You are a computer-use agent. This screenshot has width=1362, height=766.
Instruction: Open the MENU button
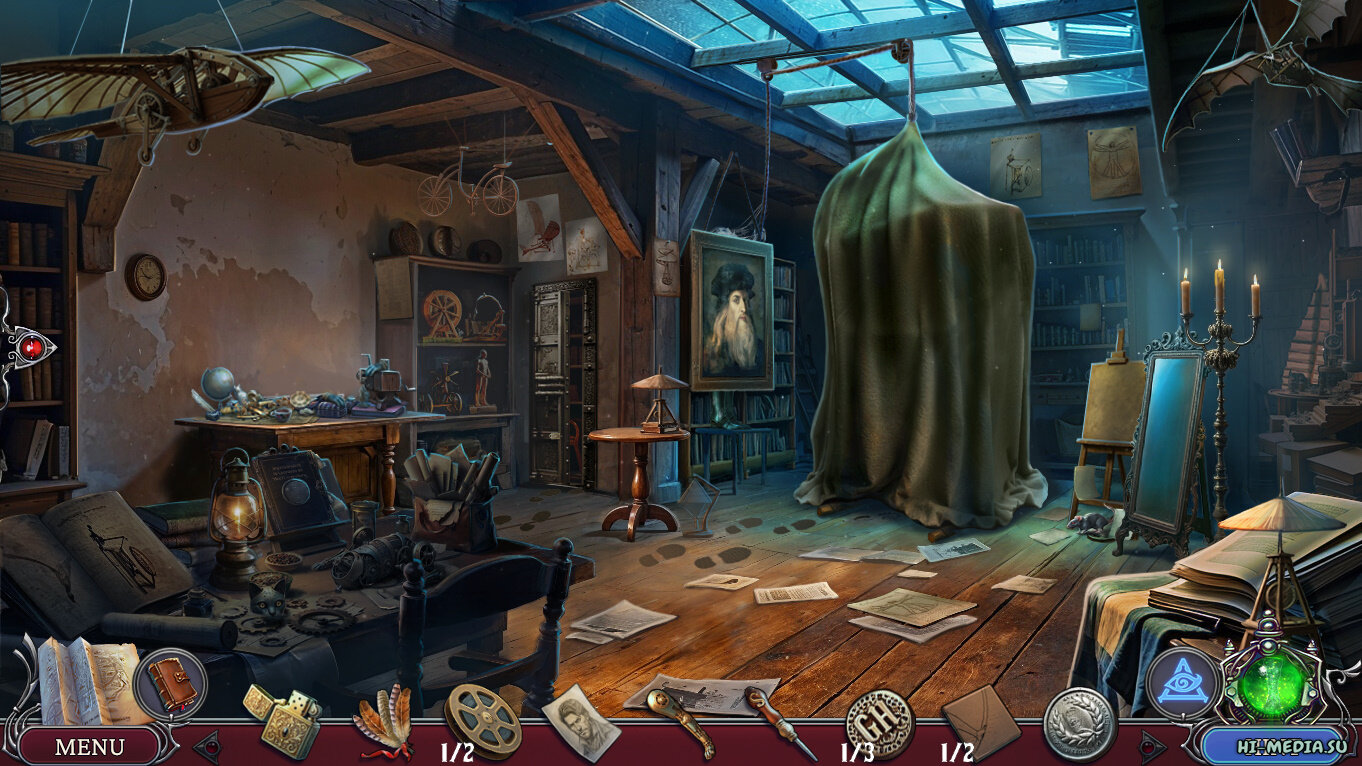point(89,746)
